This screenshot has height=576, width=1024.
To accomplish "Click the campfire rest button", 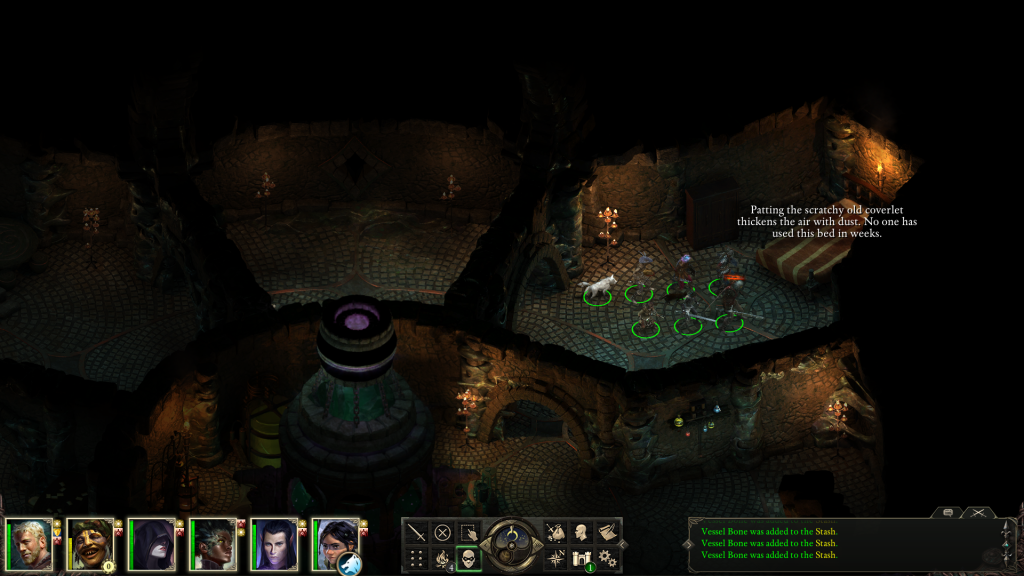I will pos(442,558).
